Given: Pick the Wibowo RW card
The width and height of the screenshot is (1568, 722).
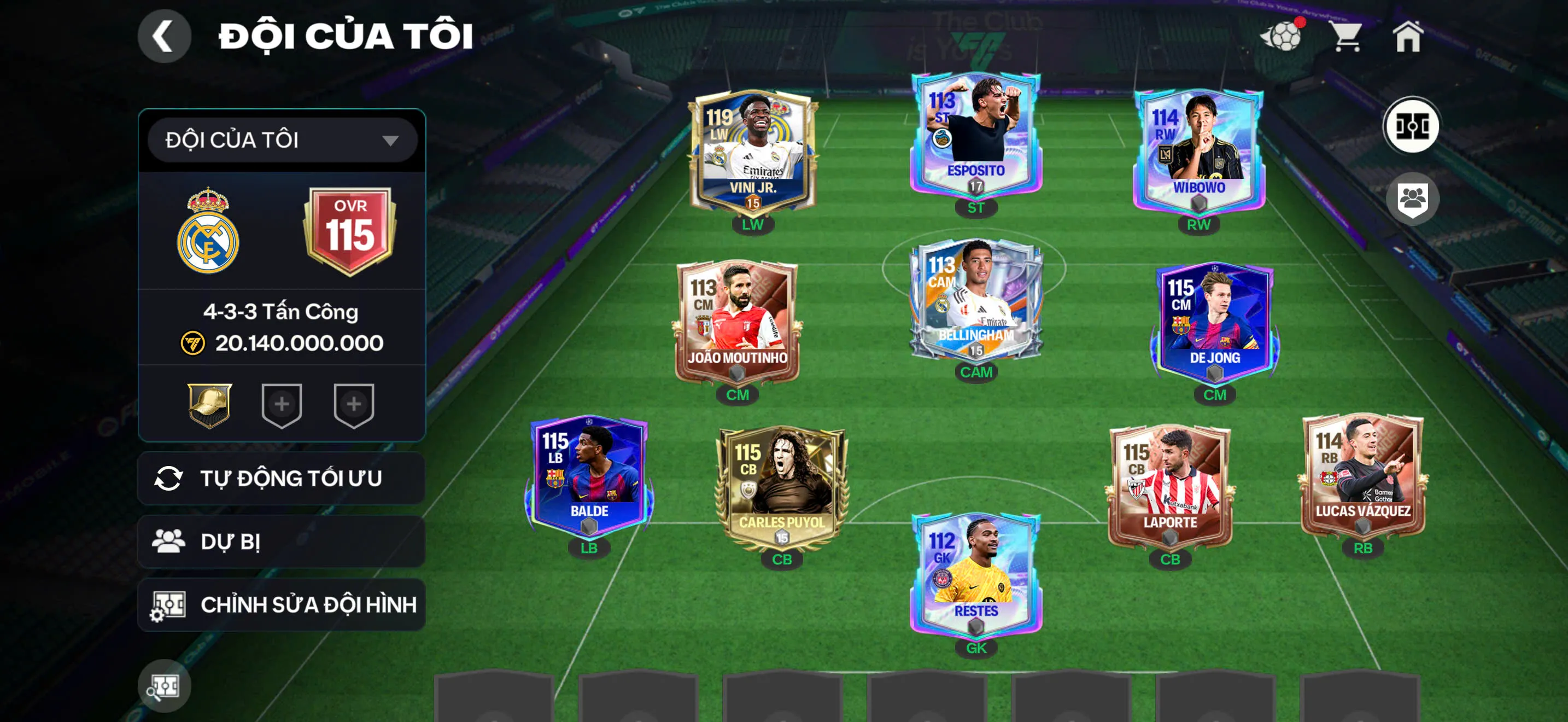Looking at the screenshot, I should [x=1198, y=151].
